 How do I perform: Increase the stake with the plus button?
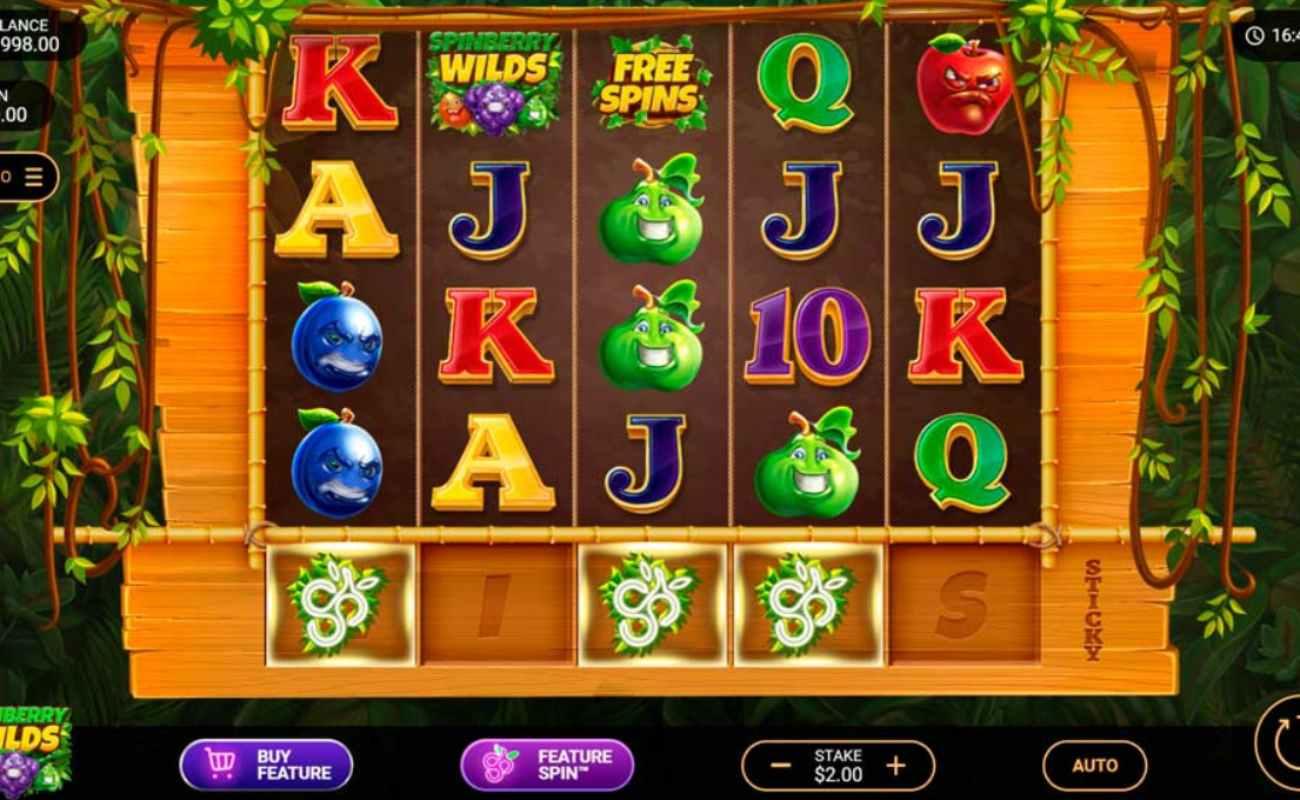(x=896, y=766)
